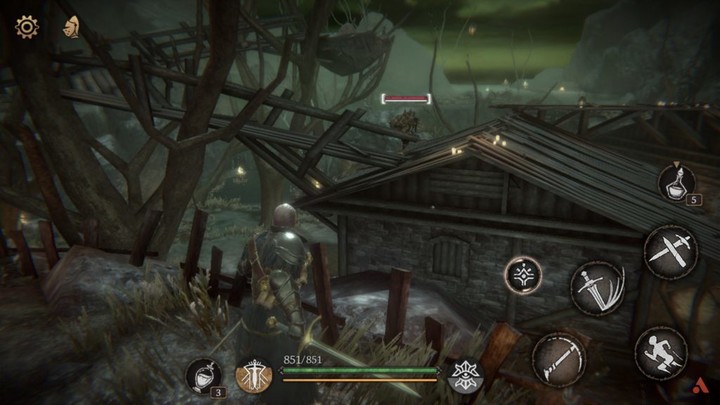The width and height of the screenshot is (720, 405).
Task: Use the round potion flask with count 5
Action: pyautogui.click(x=676, y=182)
